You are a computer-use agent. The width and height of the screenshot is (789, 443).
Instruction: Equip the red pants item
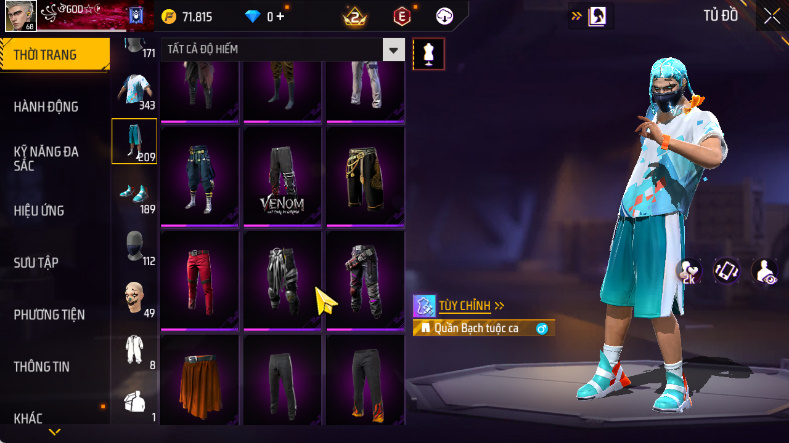(199, 279)
